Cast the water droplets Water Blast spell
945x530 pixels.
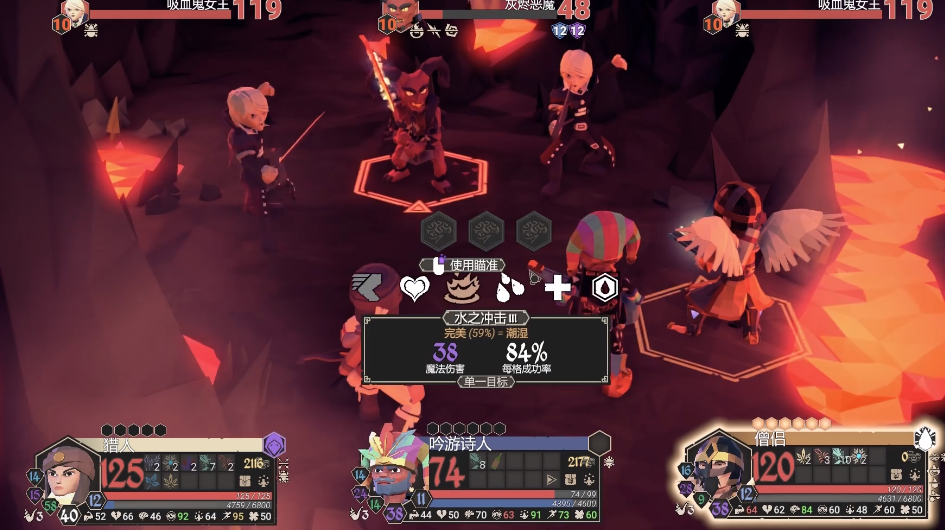tap(510, 288)
